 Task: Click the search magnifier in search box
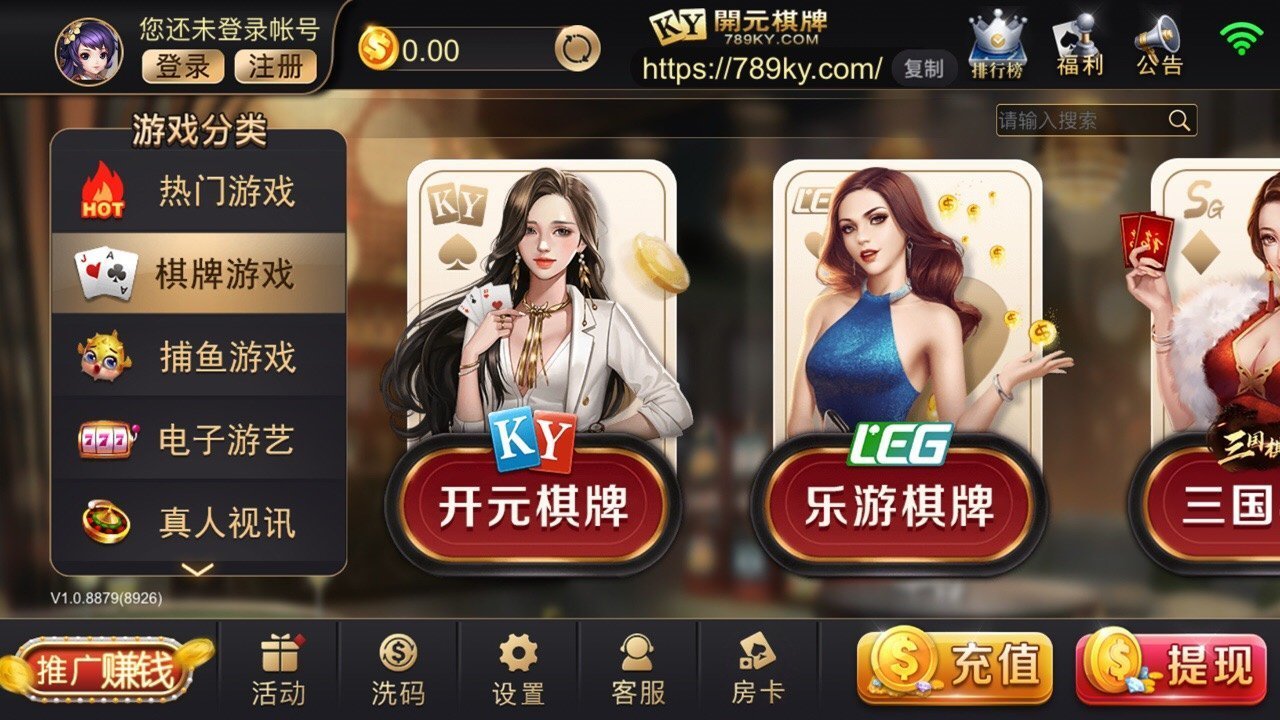point(1178,120)
